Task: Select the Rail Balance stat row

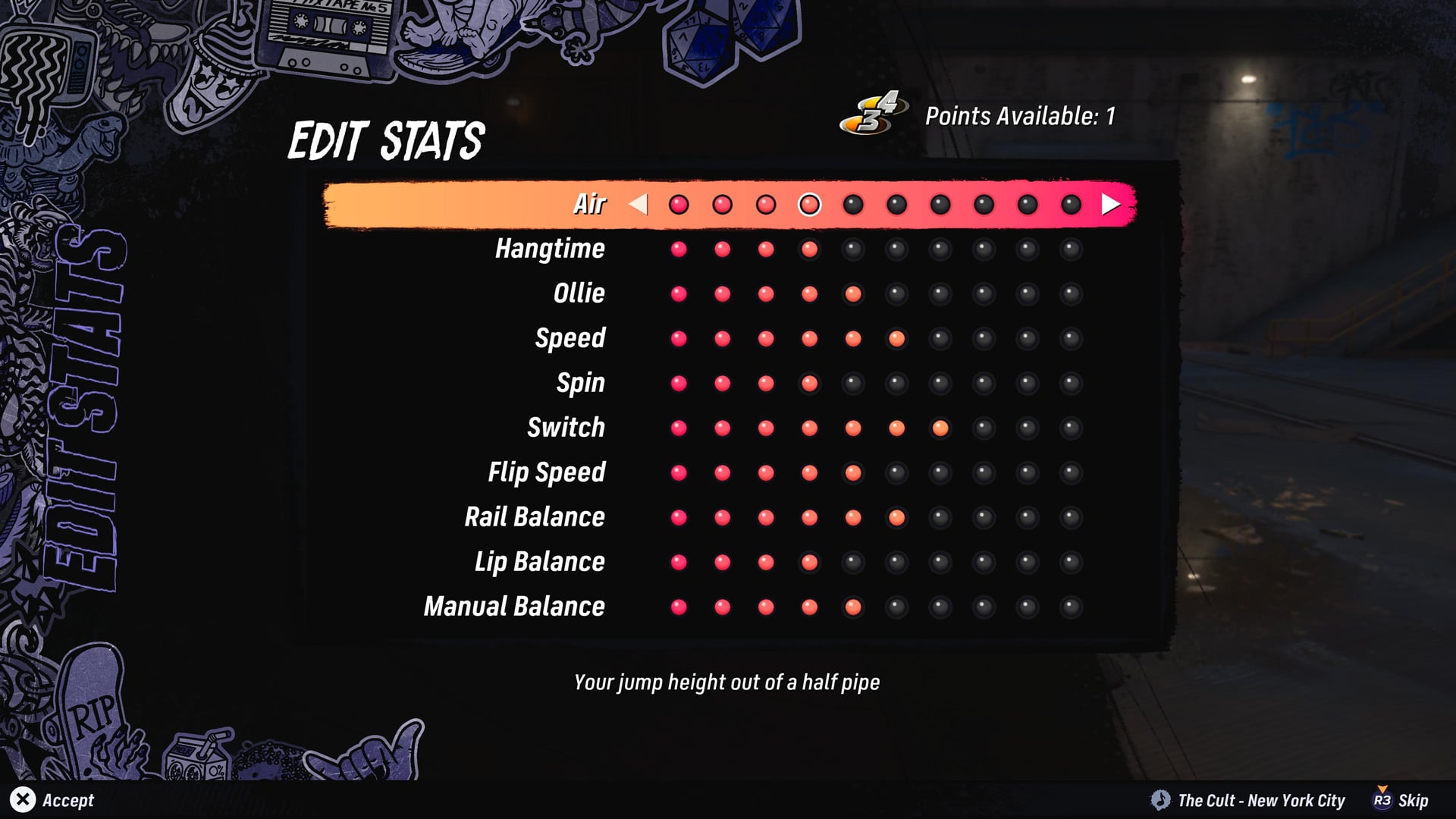Action: 533,516
